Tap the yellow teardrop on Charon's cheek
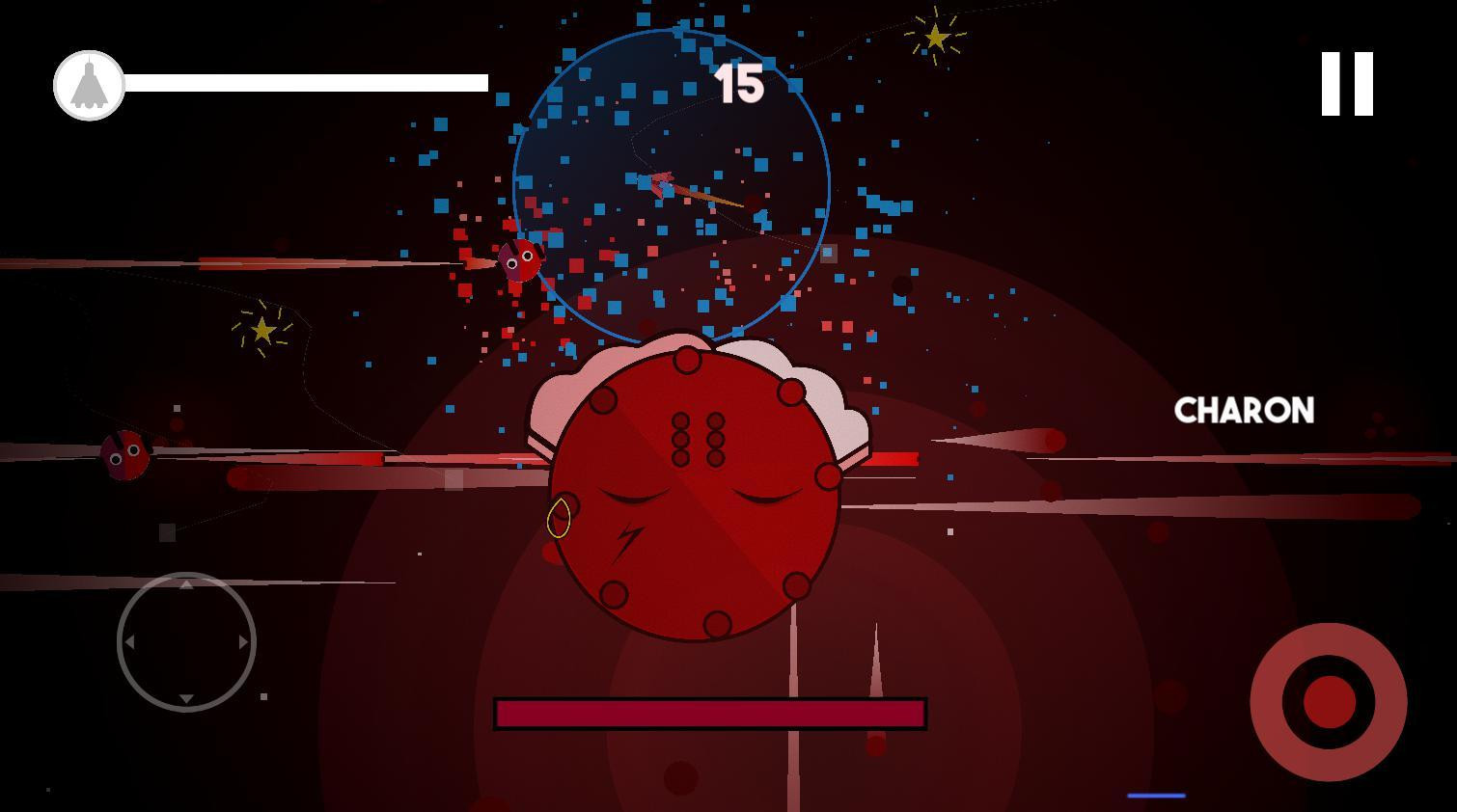Screen dimensions: 1457x812 (561, 520)
